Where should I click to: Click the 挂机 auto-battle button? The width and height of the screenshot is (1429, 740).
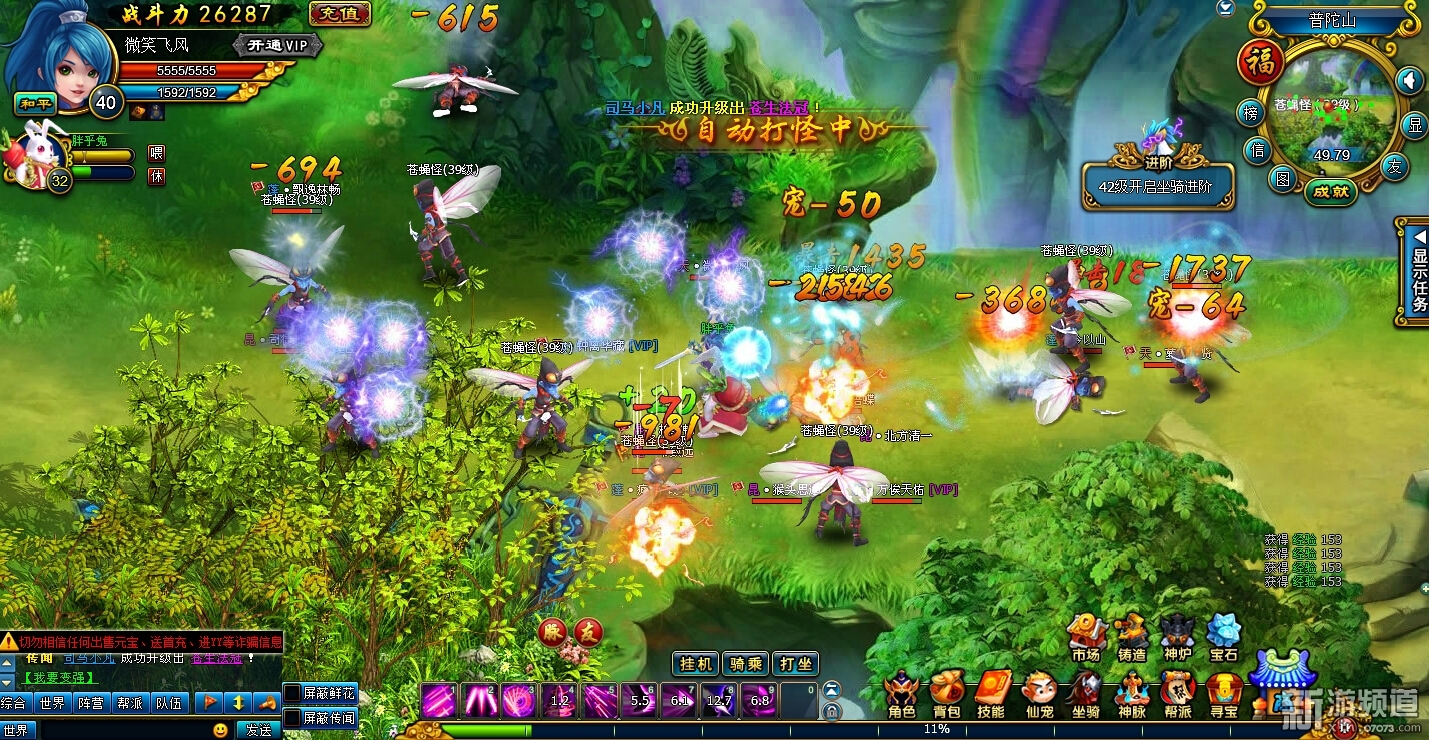click(696, 664)
